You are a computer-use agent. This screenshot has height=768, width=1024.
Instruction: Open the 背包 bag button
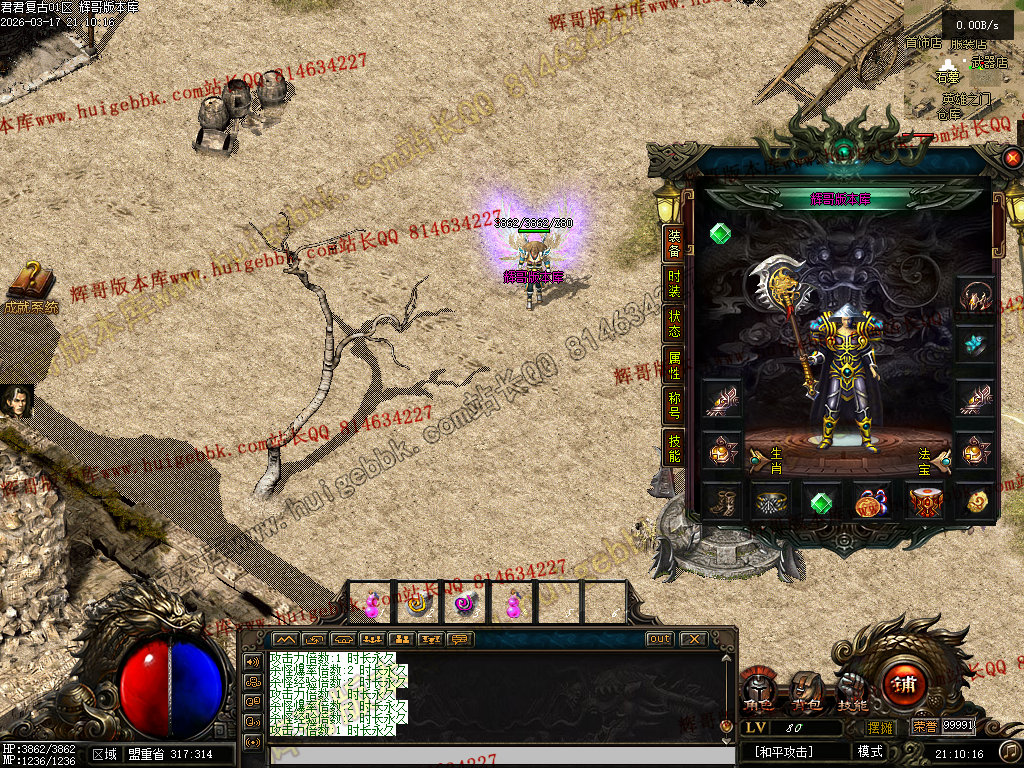806,690
